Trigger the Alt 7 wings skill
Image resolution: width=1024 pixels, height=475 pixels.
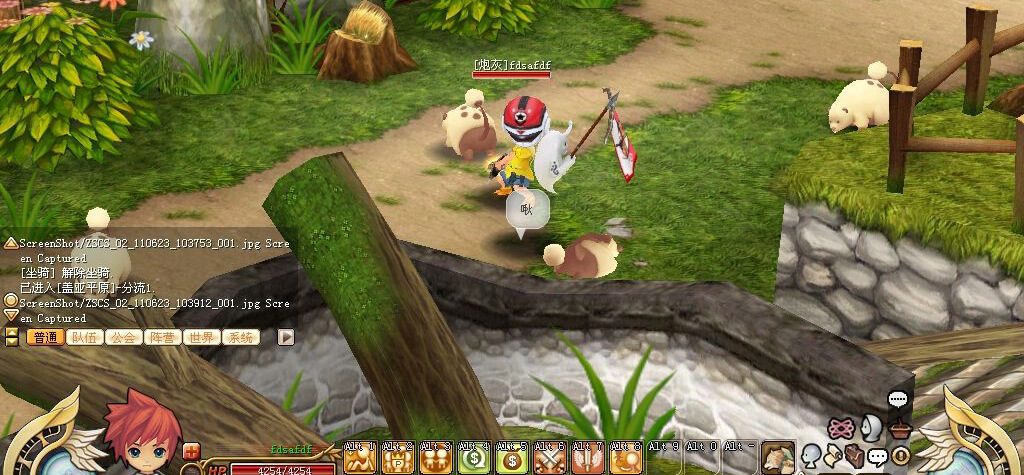tap(587, 459)
